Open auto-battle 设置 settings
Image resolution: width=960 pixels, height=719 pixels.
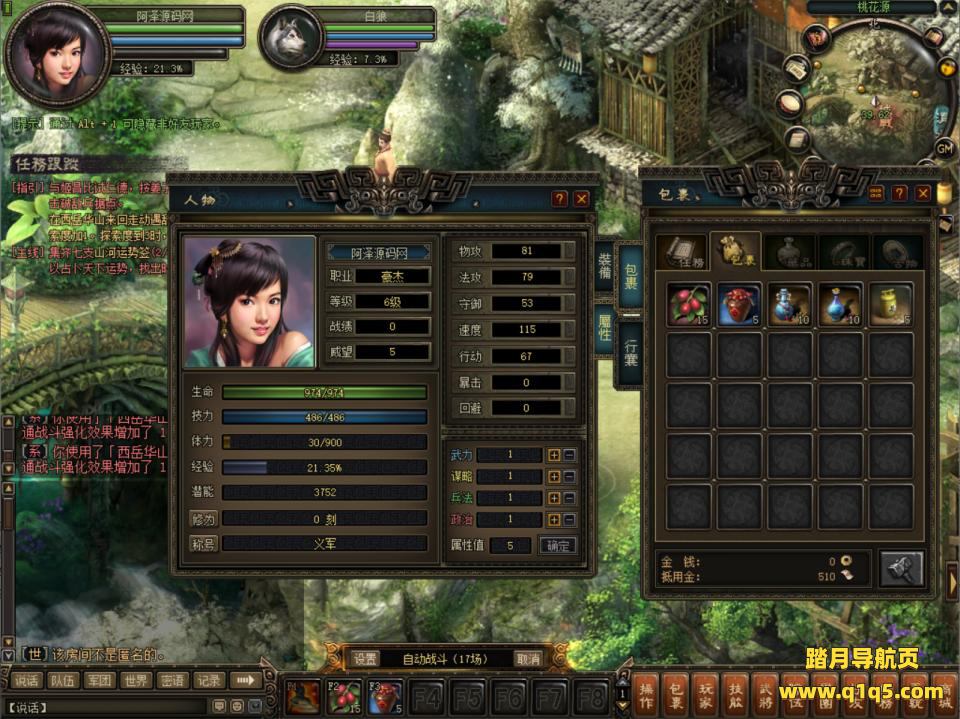[365, 658]
